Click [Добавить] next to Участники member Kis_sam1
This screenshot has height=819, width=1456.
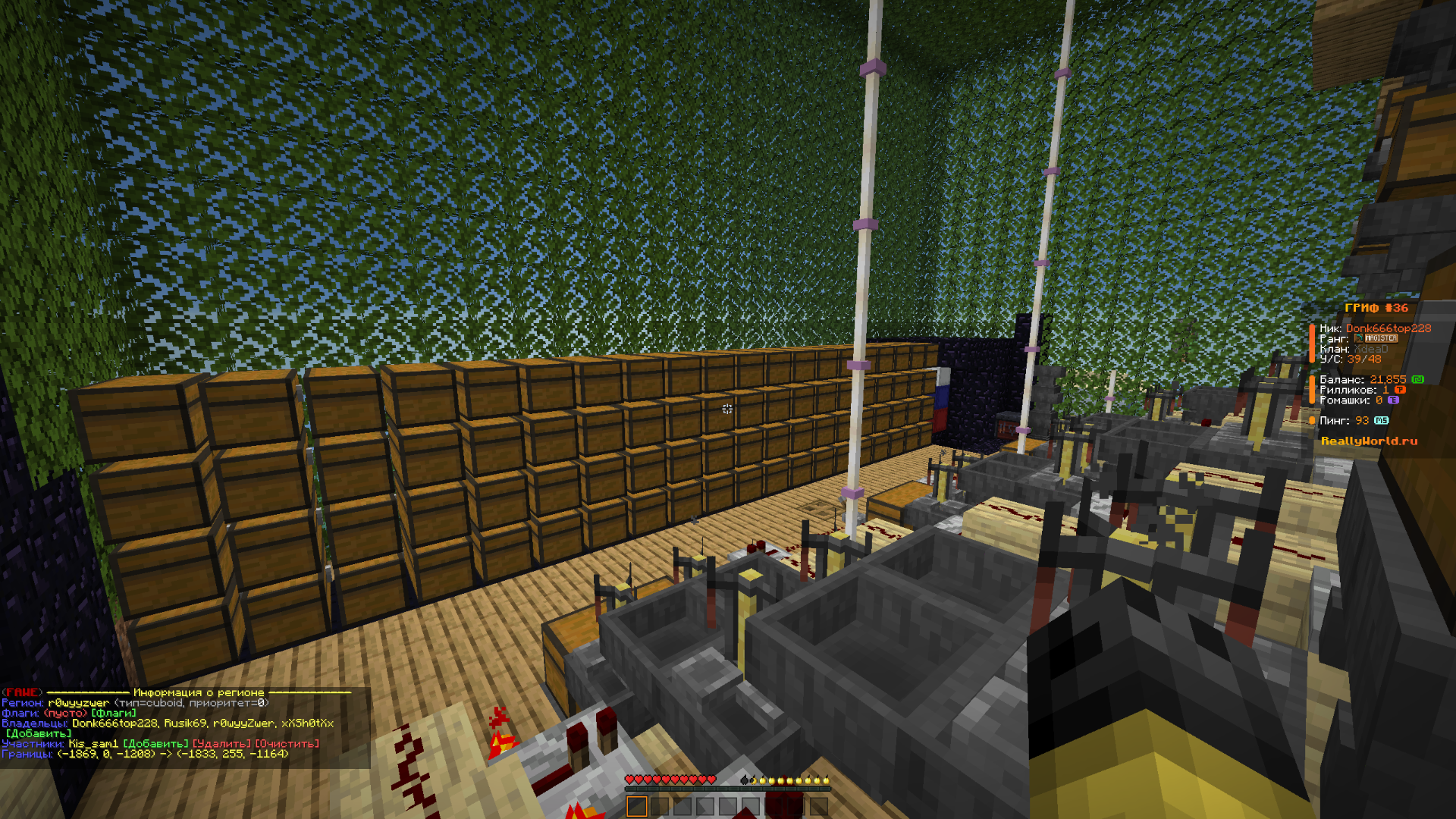tap(155, 744)
